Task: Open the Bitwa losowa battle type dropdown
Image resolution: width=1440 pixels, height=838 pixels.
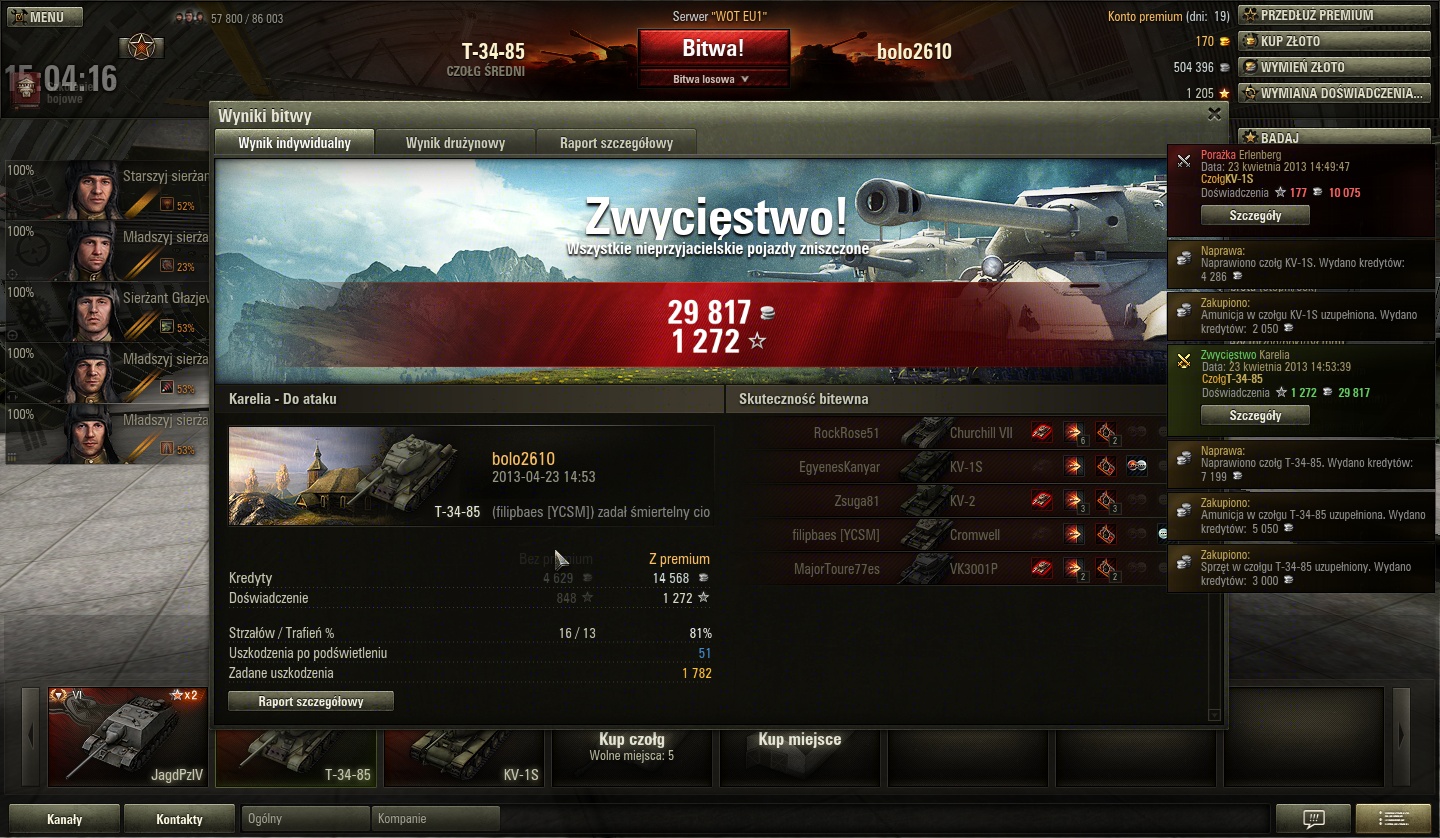Action: point(713,79)
